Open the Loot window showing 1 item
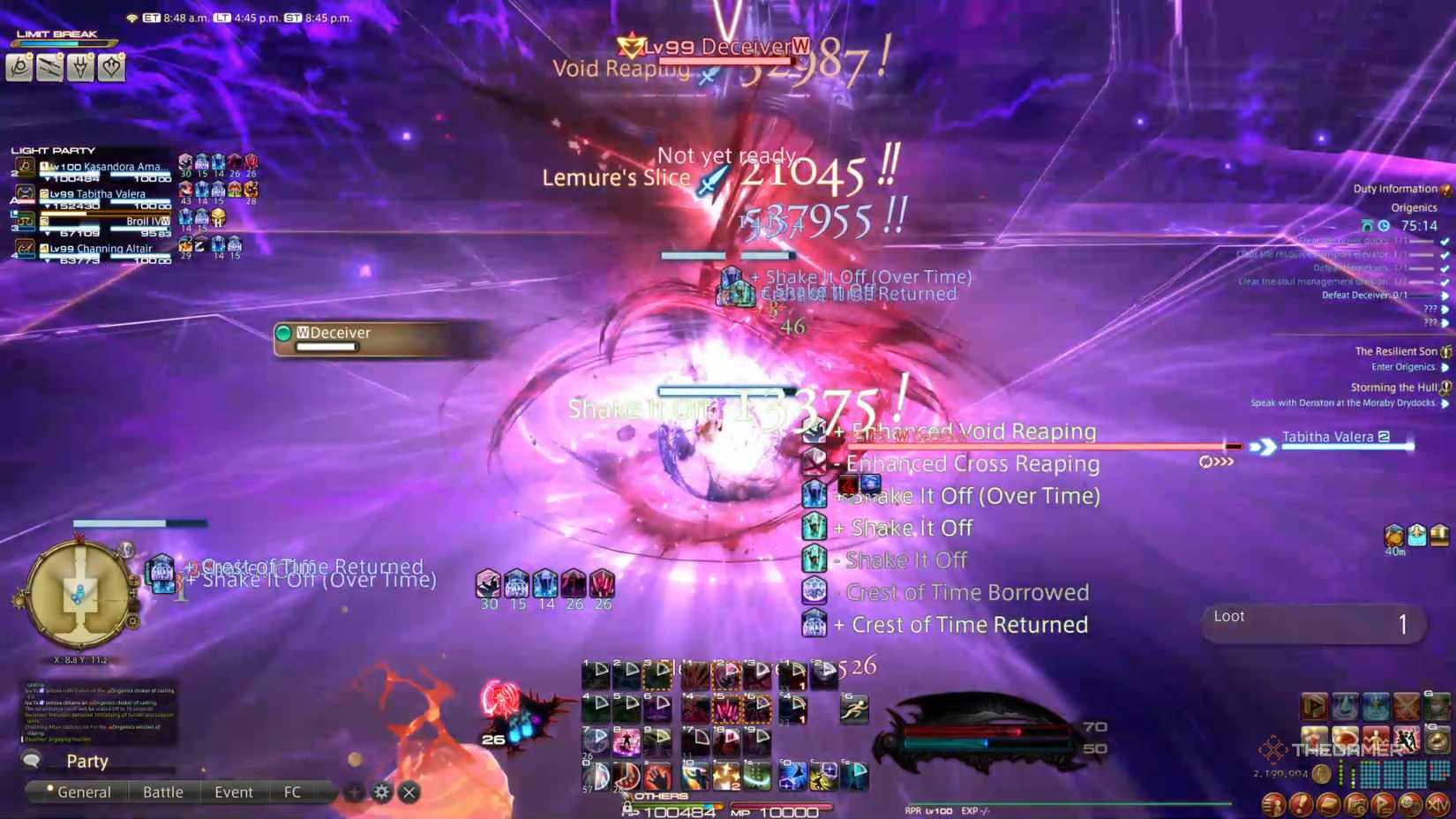The image size is (1456, 819). tap(1312, 623)
